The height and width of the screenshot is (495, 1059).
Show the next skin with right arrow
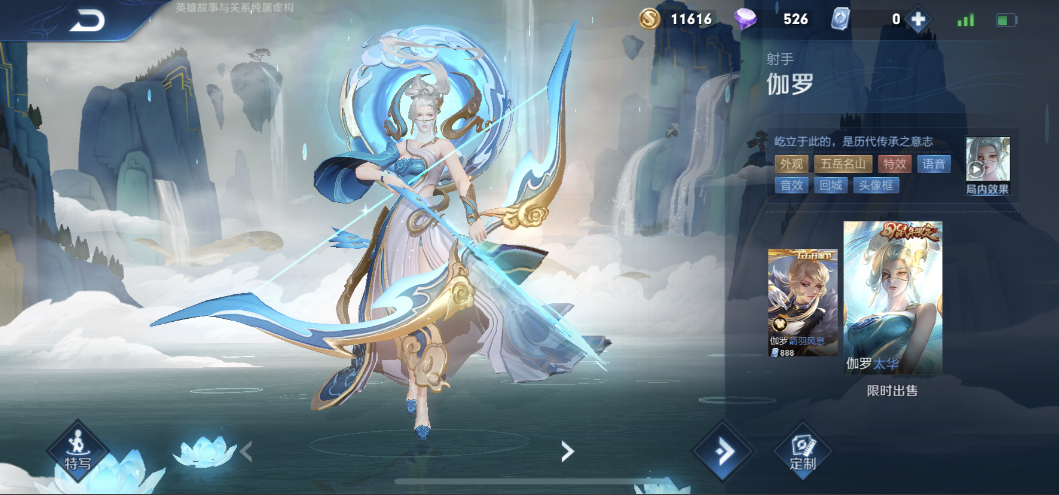pos(566,451)
